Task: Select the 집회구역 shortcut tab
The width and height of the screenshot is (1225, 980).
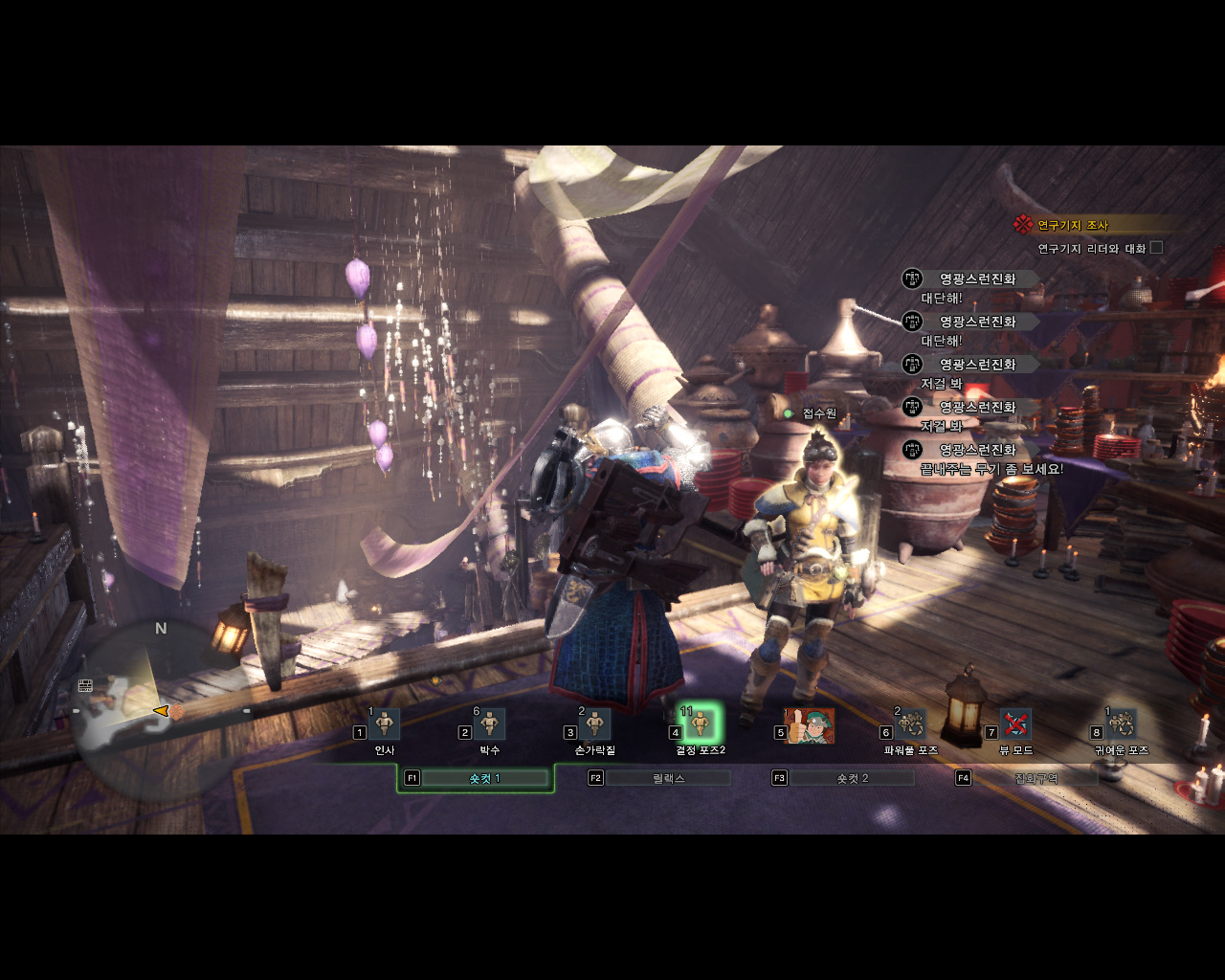Action: point(1036,778)
